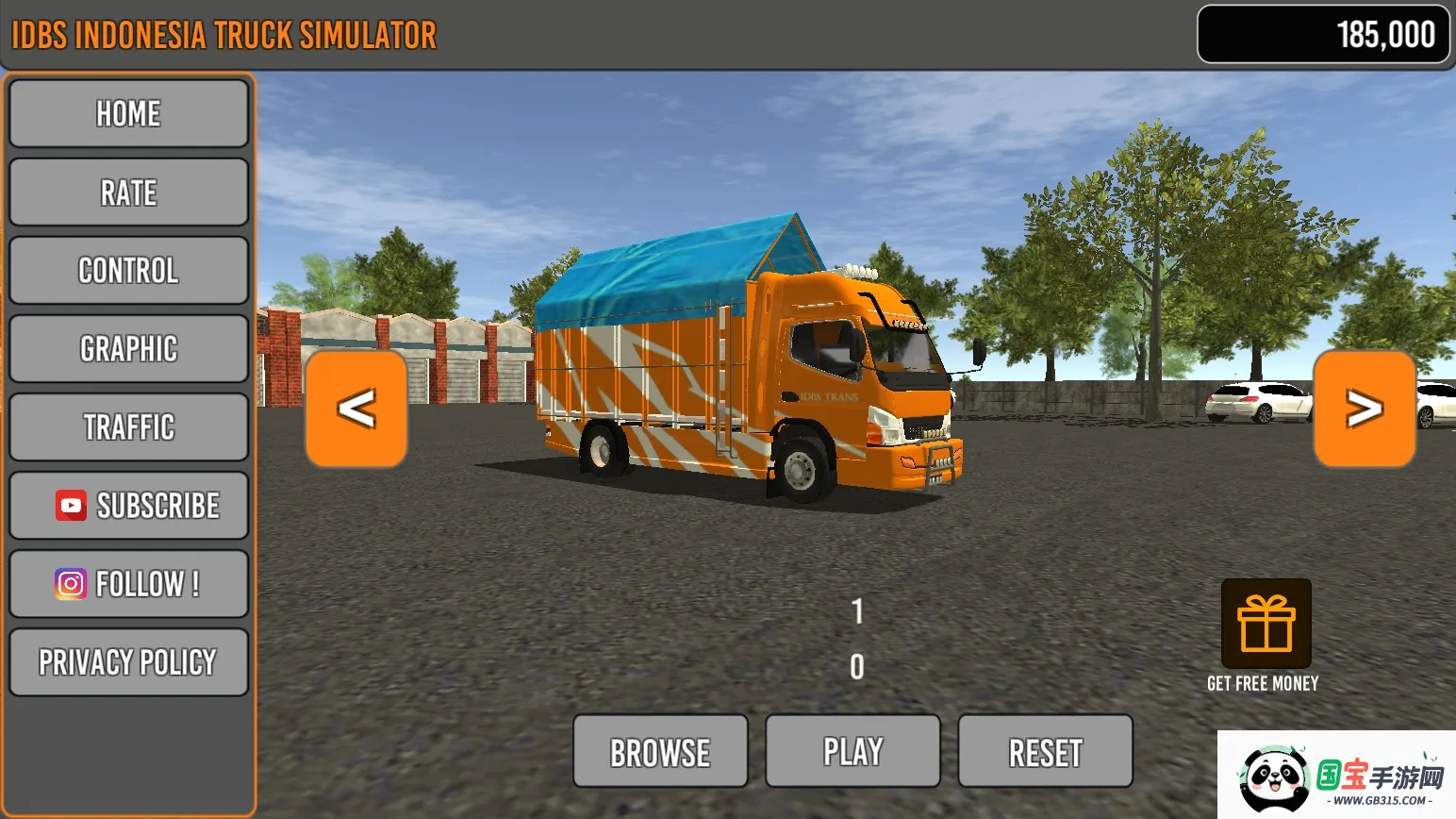Image resolution: width=1456 pixels, height=819 pixels.
Task: Show the next truck with right arrow
Action: point(1365,409)
